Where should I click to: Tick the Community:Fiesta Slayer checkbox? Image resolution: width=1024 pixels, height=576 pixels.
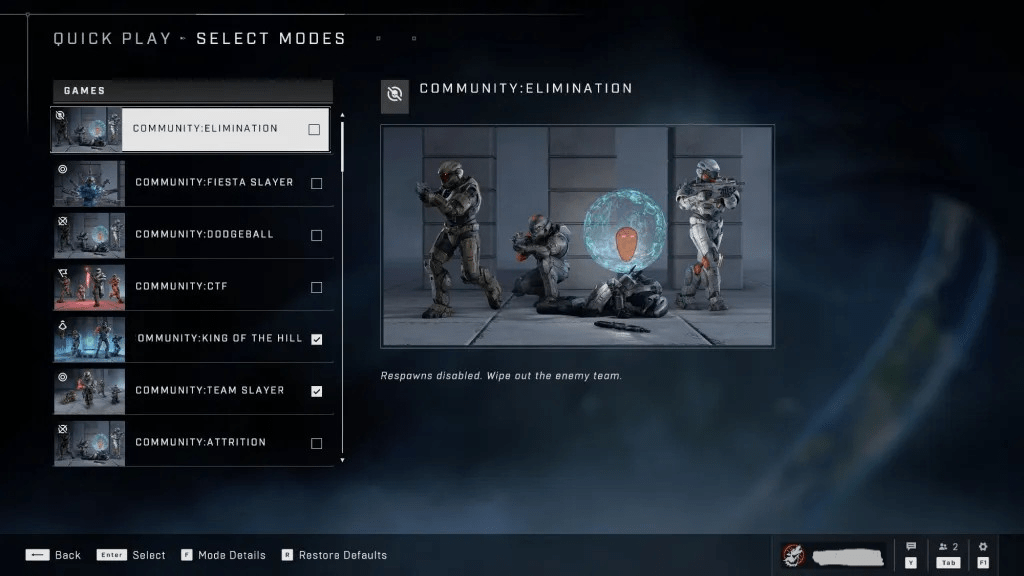[317, 183]
